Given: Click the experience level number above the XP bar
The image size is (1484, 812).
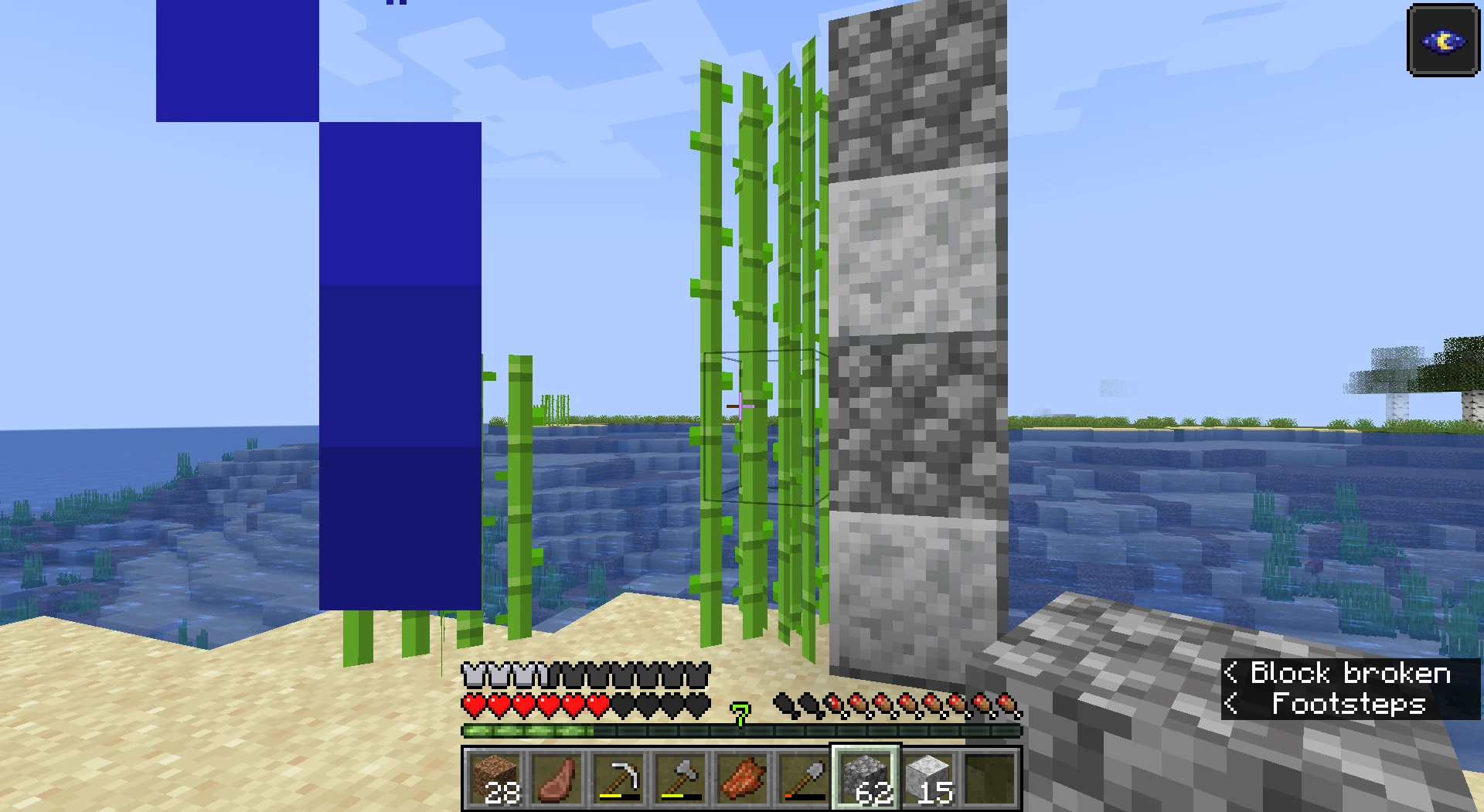Looking at the screenshot, I should pyautogui.click(x=740, y=715).
